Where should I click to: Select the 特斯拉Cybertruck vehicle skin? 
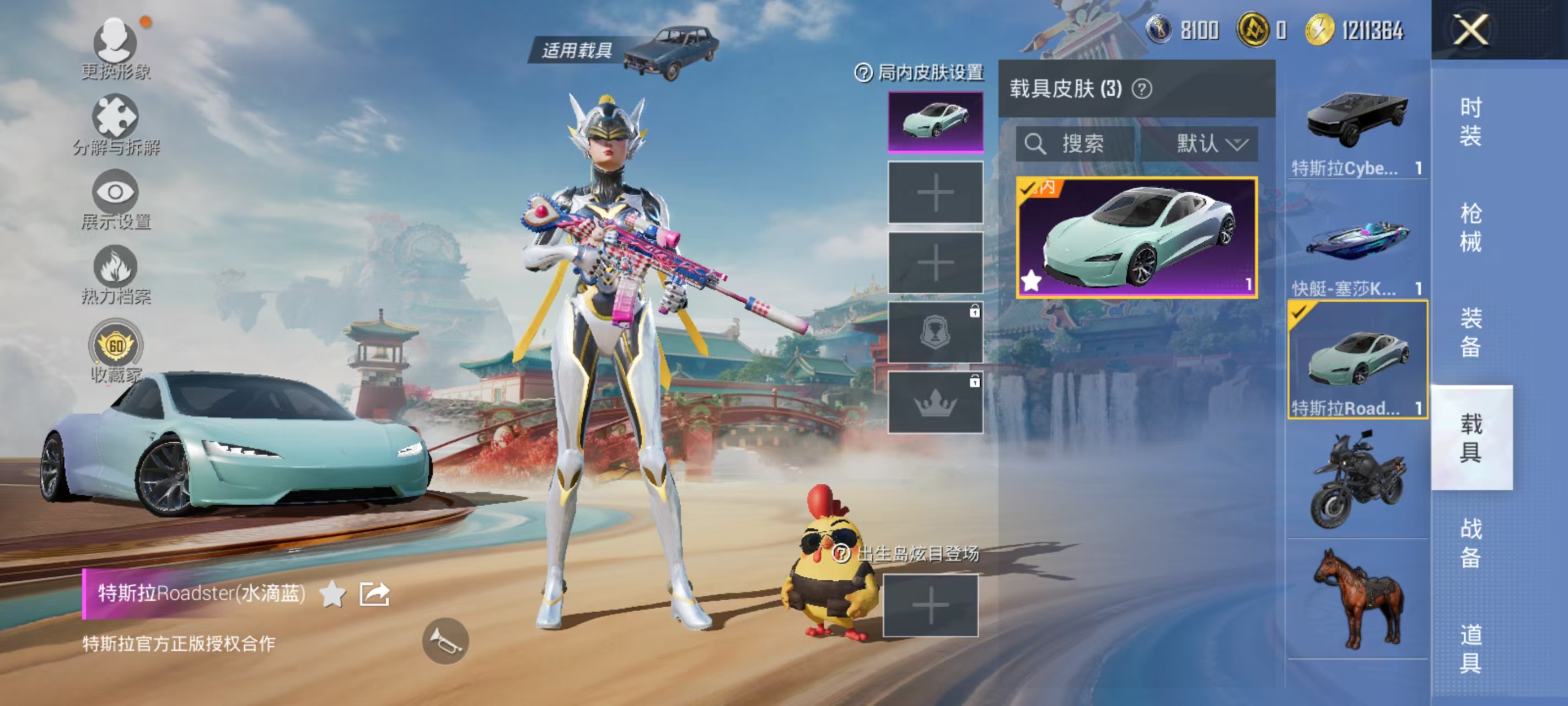pyautogui.click(x=1355, y=119)
